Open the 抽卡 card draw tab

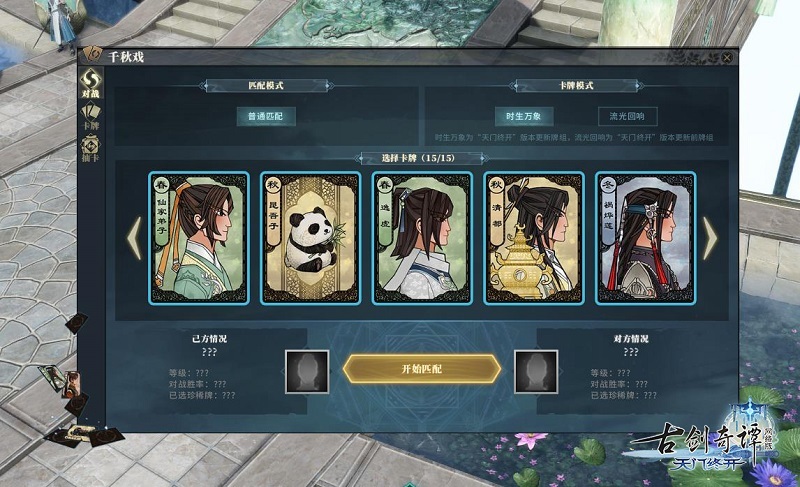point(91,150)
